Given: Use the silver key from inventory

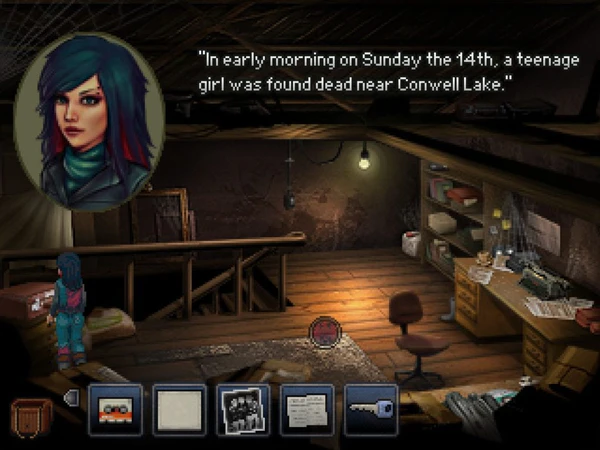Looking at the screenshot, I should coord(371,410).
